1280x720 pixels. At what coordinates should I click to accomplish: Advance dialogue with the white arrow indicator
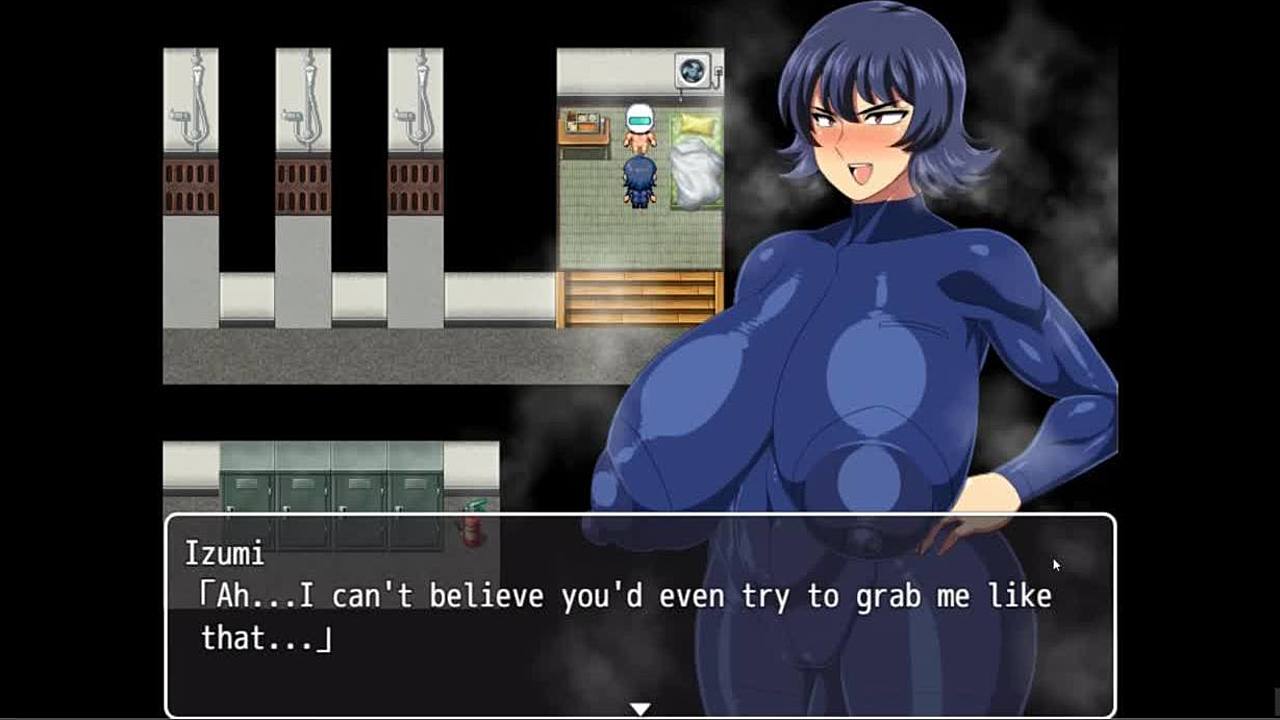pos(640,709)
